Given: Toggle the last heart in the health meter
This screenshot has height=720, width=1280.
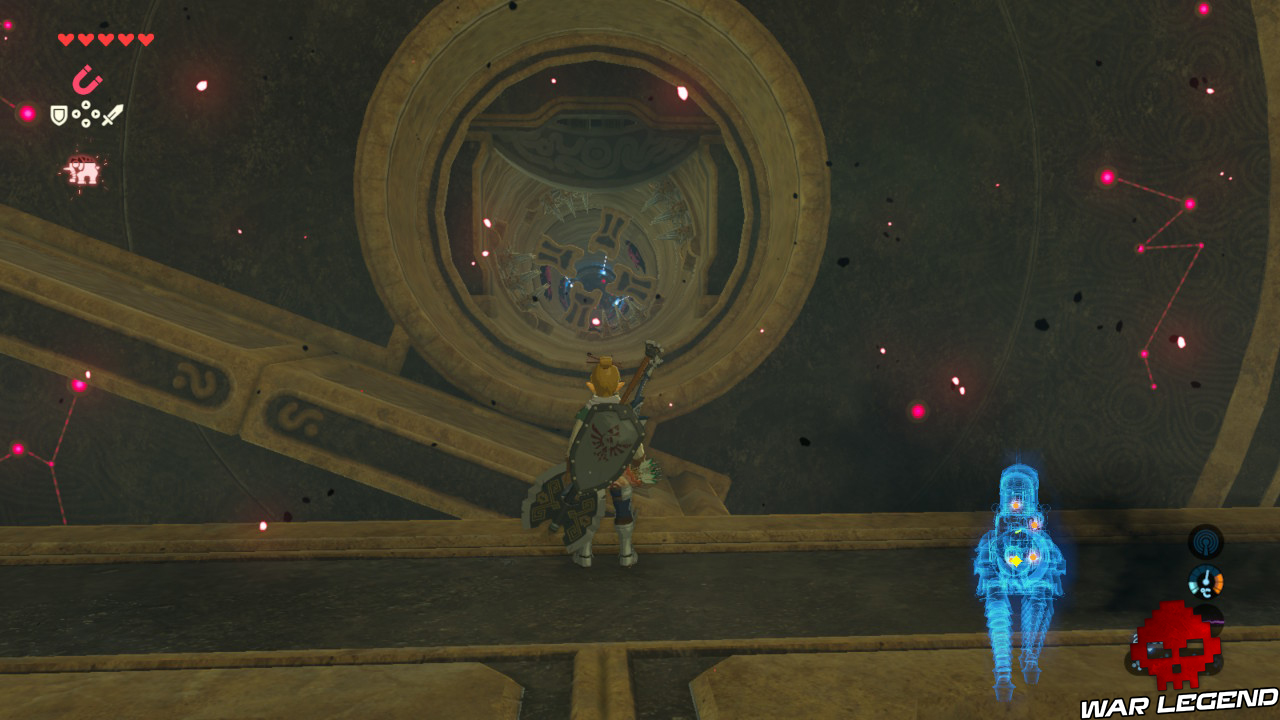Looking at the screenshot, I should [x=144, y=39].
